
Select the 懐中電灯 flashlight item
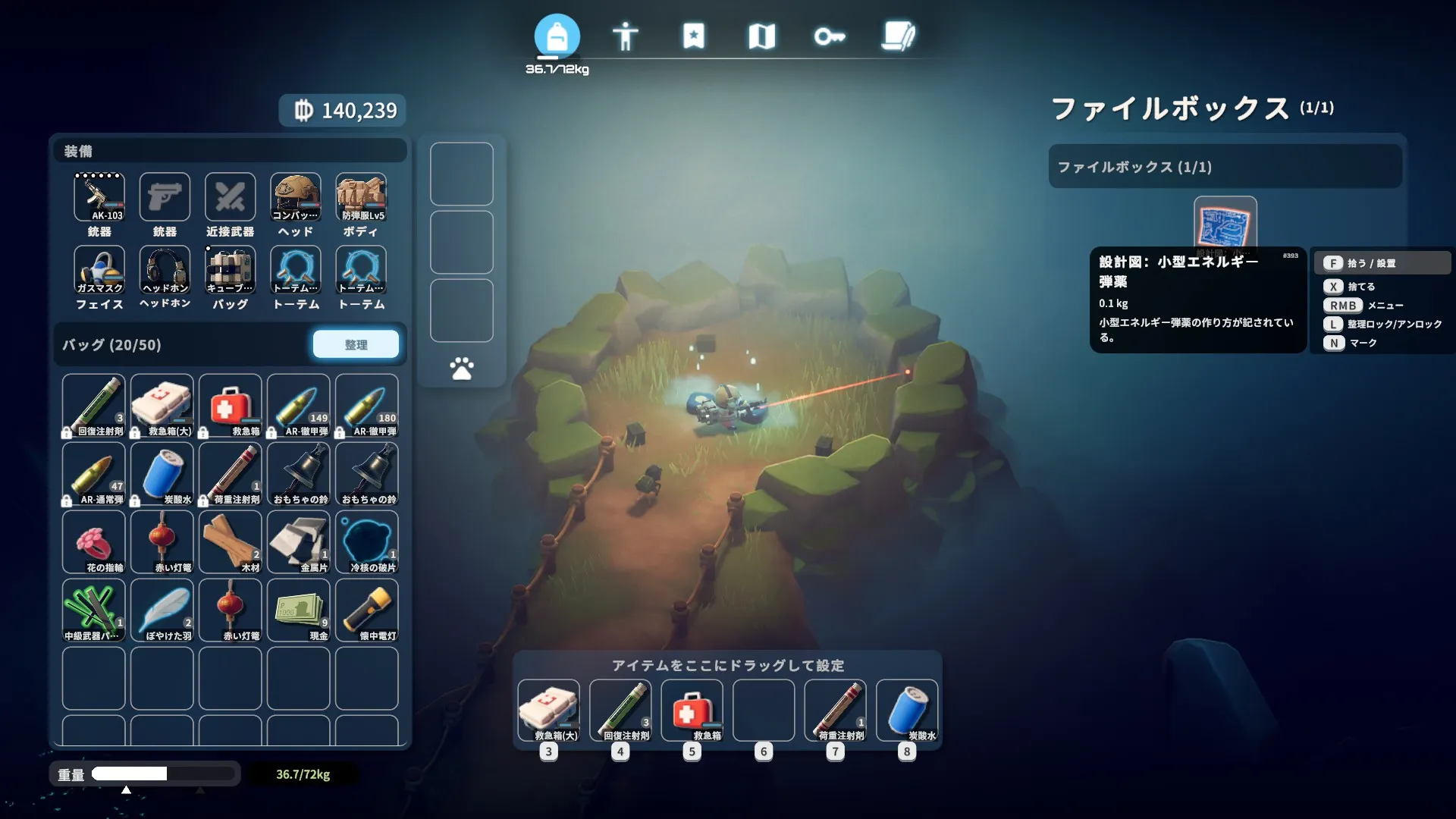367,610
